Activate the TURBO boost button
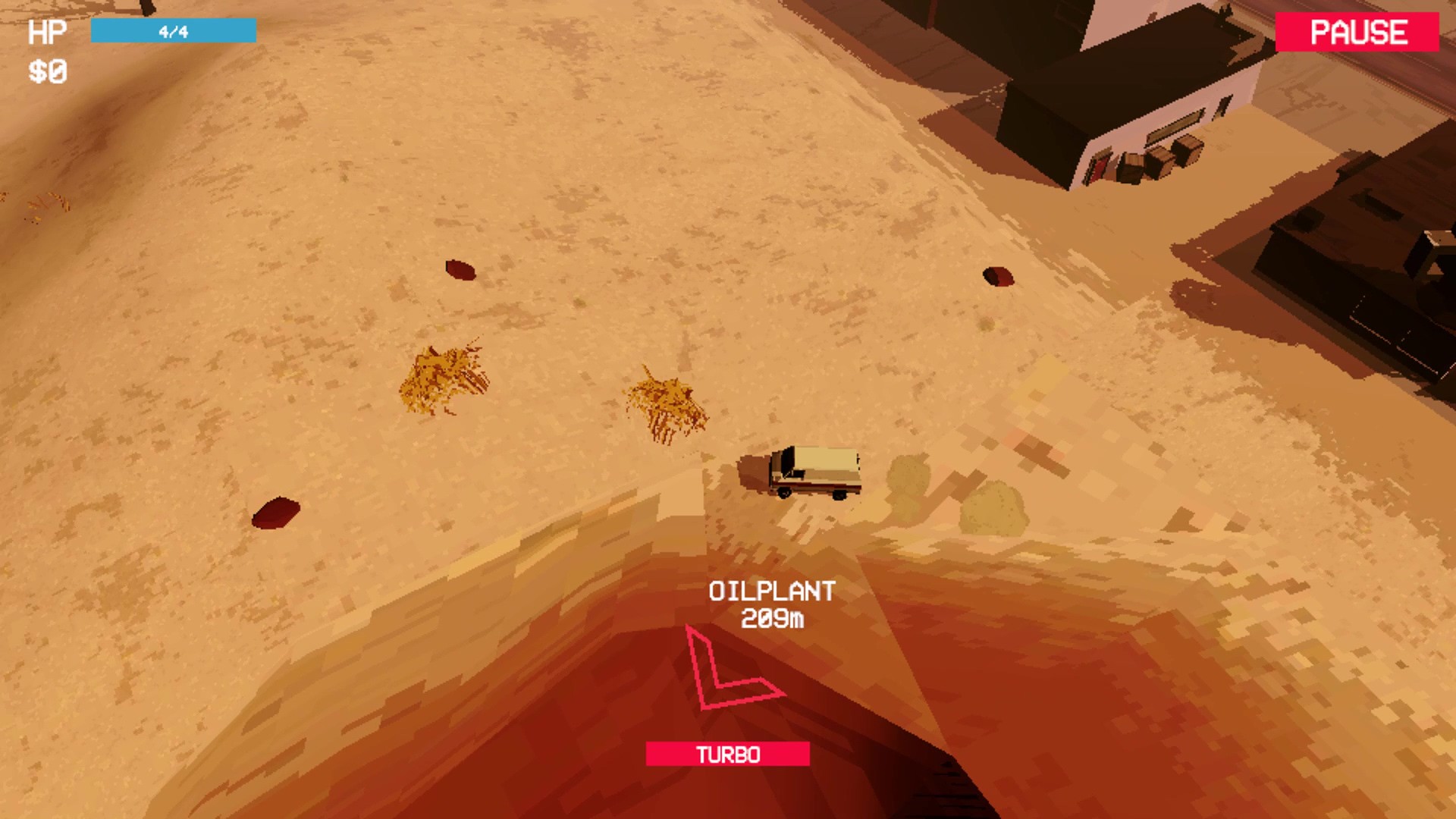The width and height of the screenshot is (1456, 819). [727, 754]
